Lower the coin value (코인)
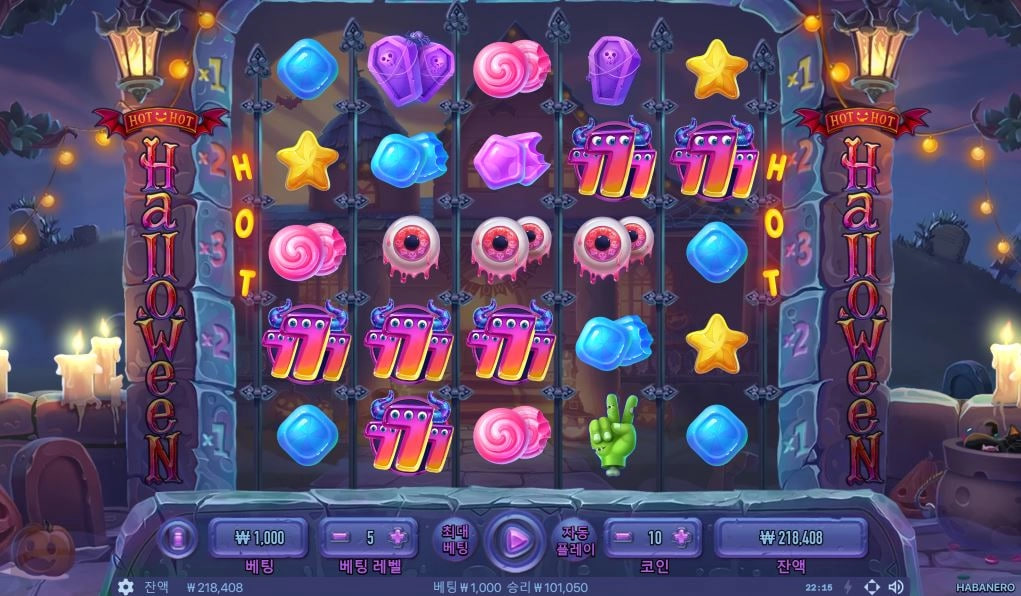This screenshot has width=1021, height=596. click(x=623, y=537)
